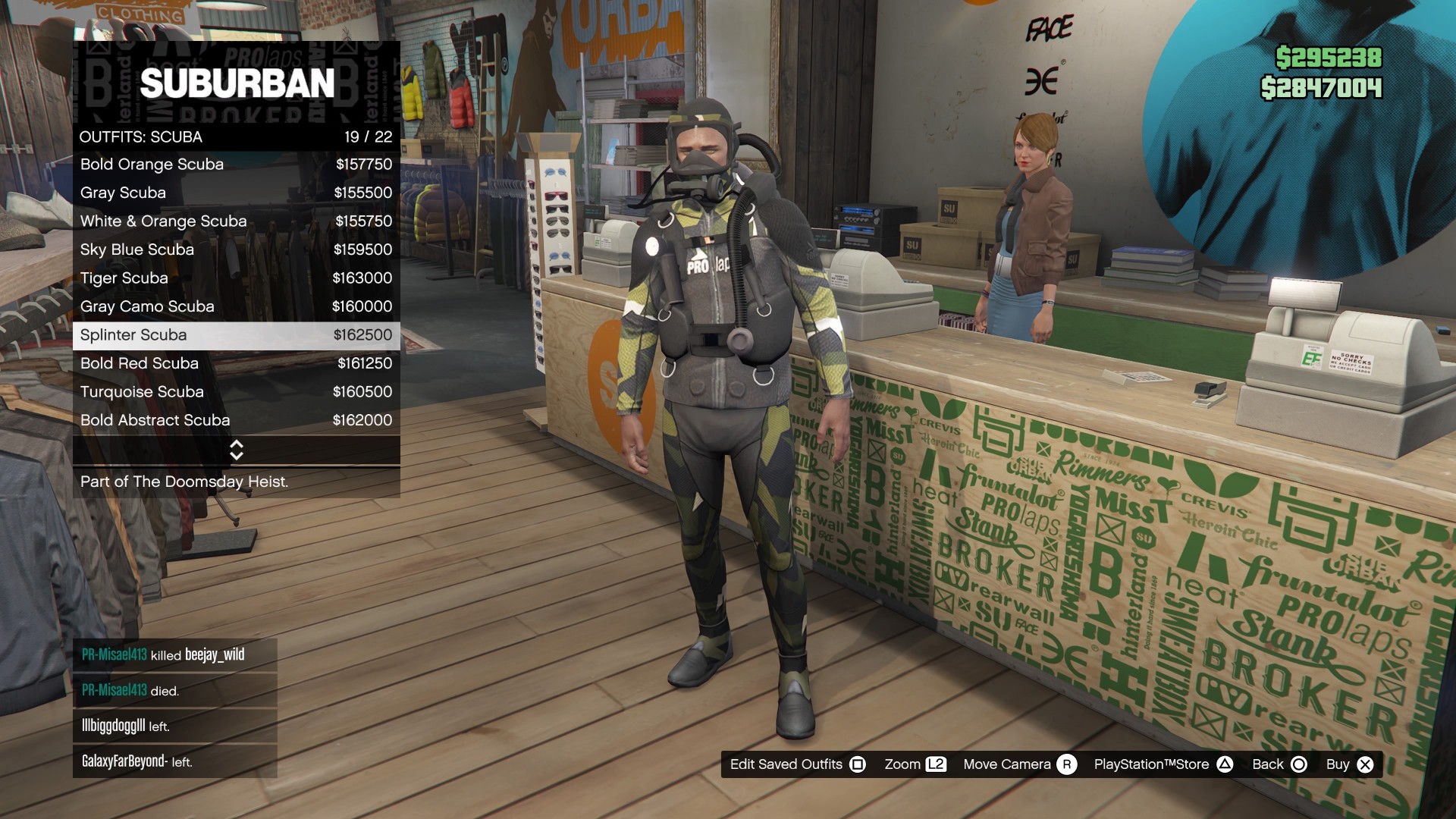Expand the OUTFITS: SCUBA category header

pos(141,136)
